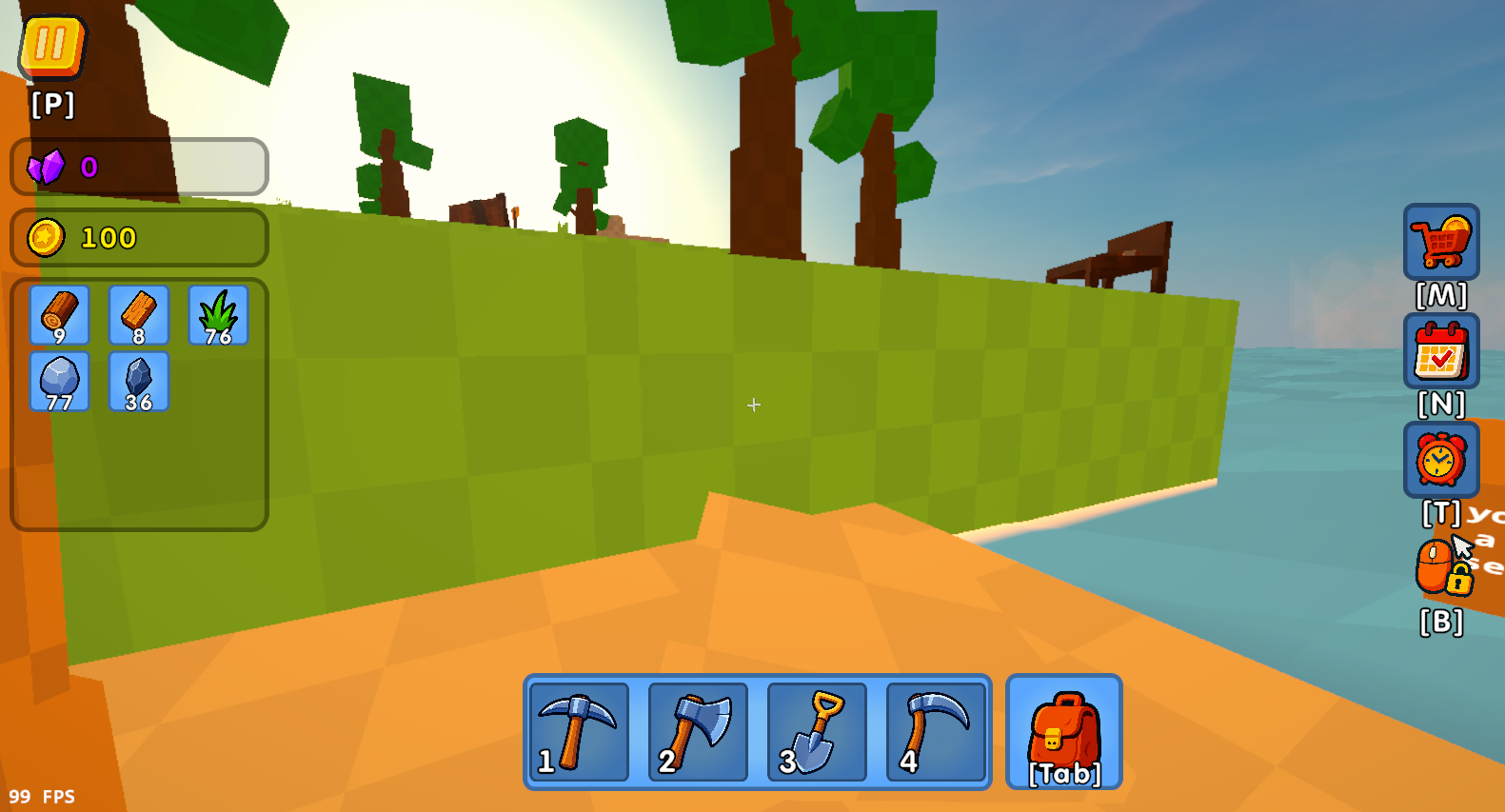This screenshot has width=1505, height=812.
Task: Select the grass item showing 76
Action: [218, 315]
